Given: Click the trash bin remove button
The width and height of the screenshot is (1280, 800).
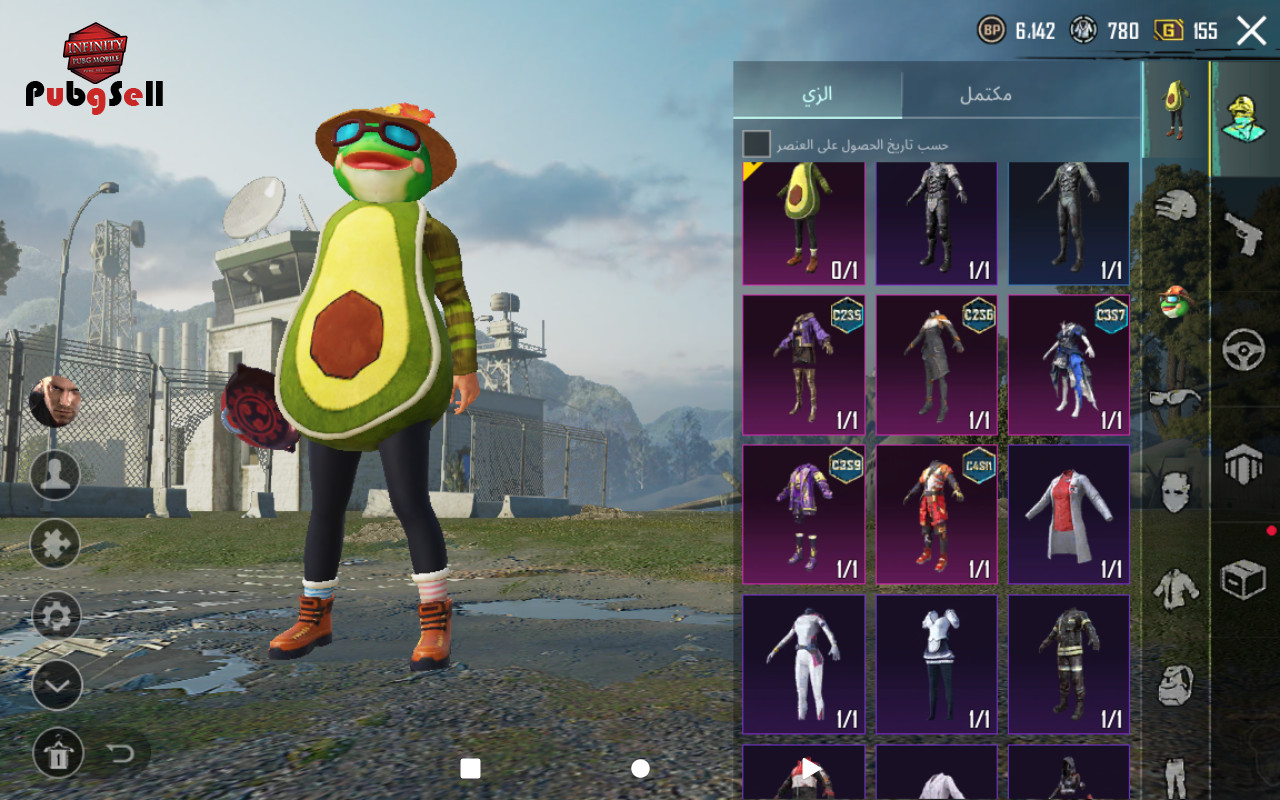Looking at the screenshot, I should [x=58, y=754].
